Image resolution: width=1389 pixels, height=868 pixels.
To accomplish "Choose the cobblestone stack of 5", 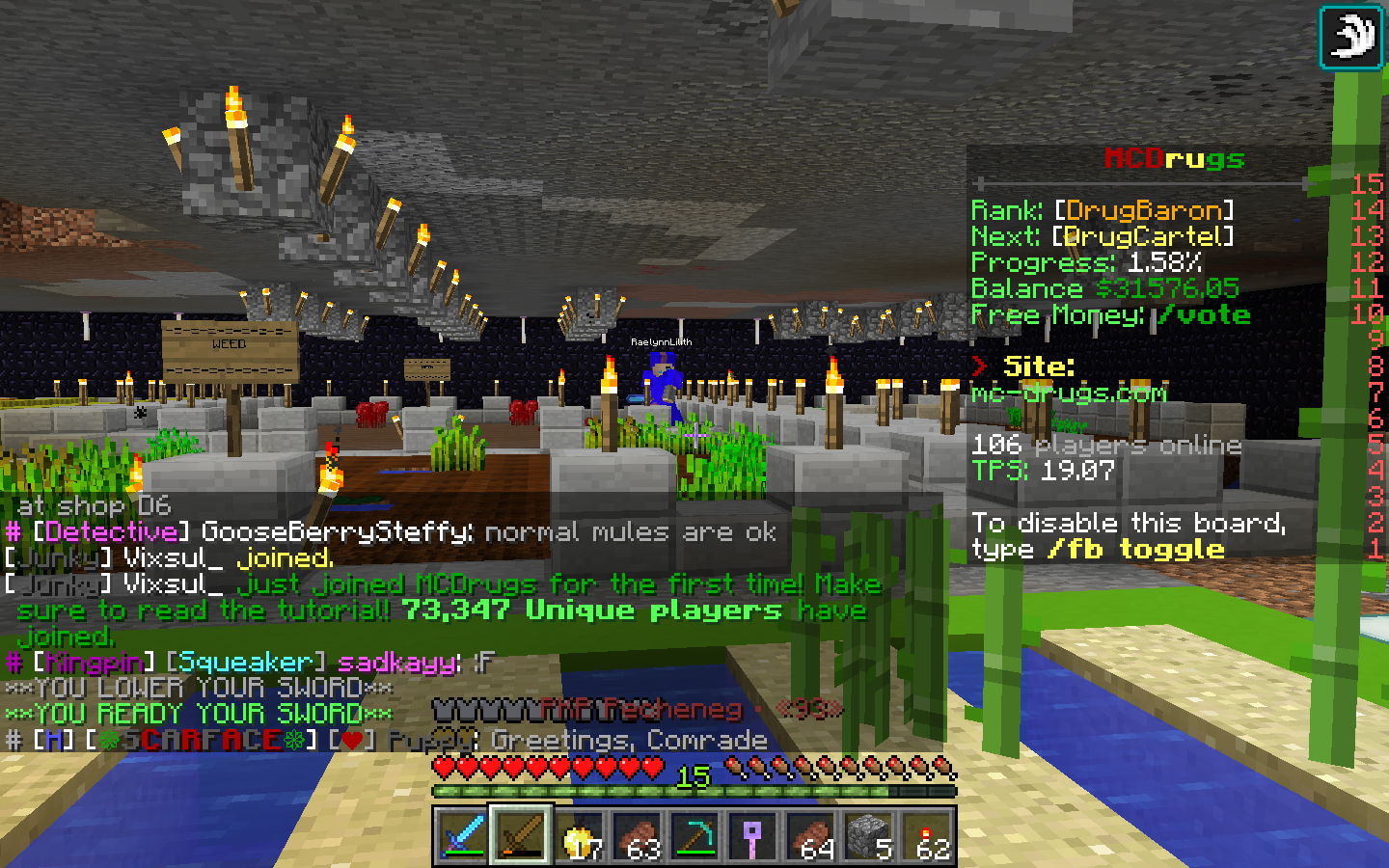I will coord(868,835).
